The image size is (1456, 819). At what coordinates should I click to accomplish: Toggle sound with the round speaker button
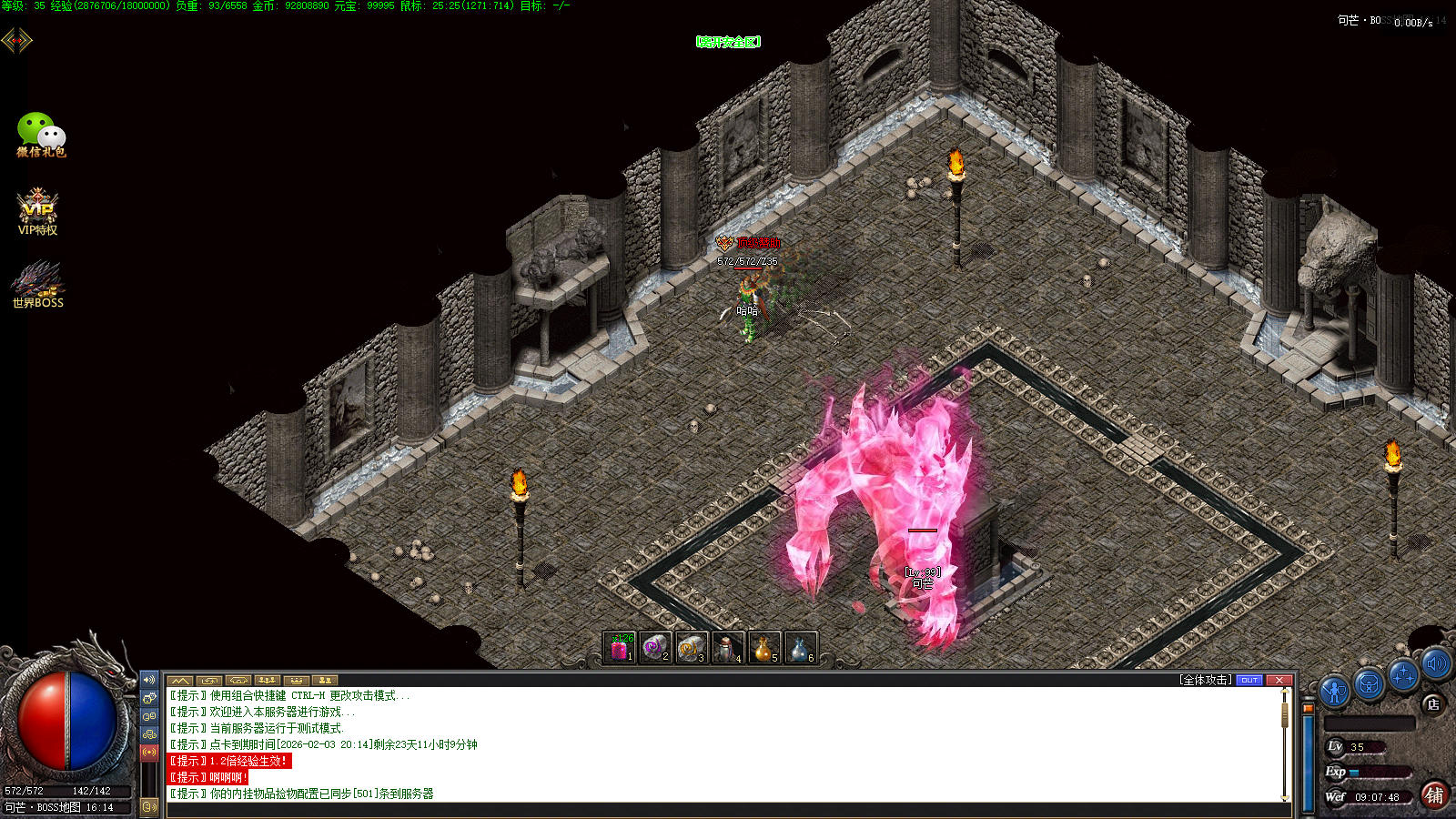[1436, 664]
